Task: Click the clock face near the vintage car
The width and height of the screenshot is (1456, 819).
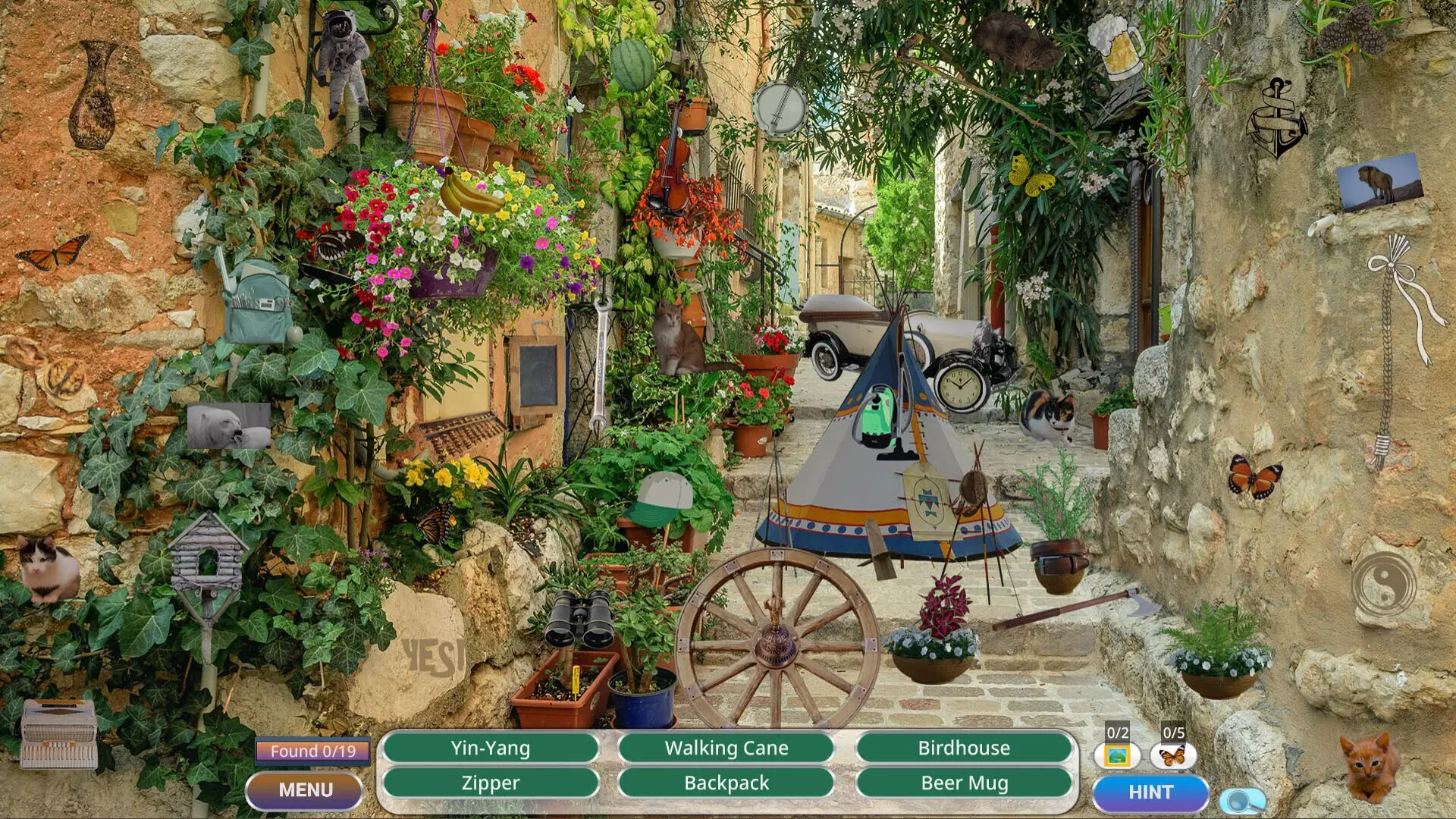Action: pos(962,388)
